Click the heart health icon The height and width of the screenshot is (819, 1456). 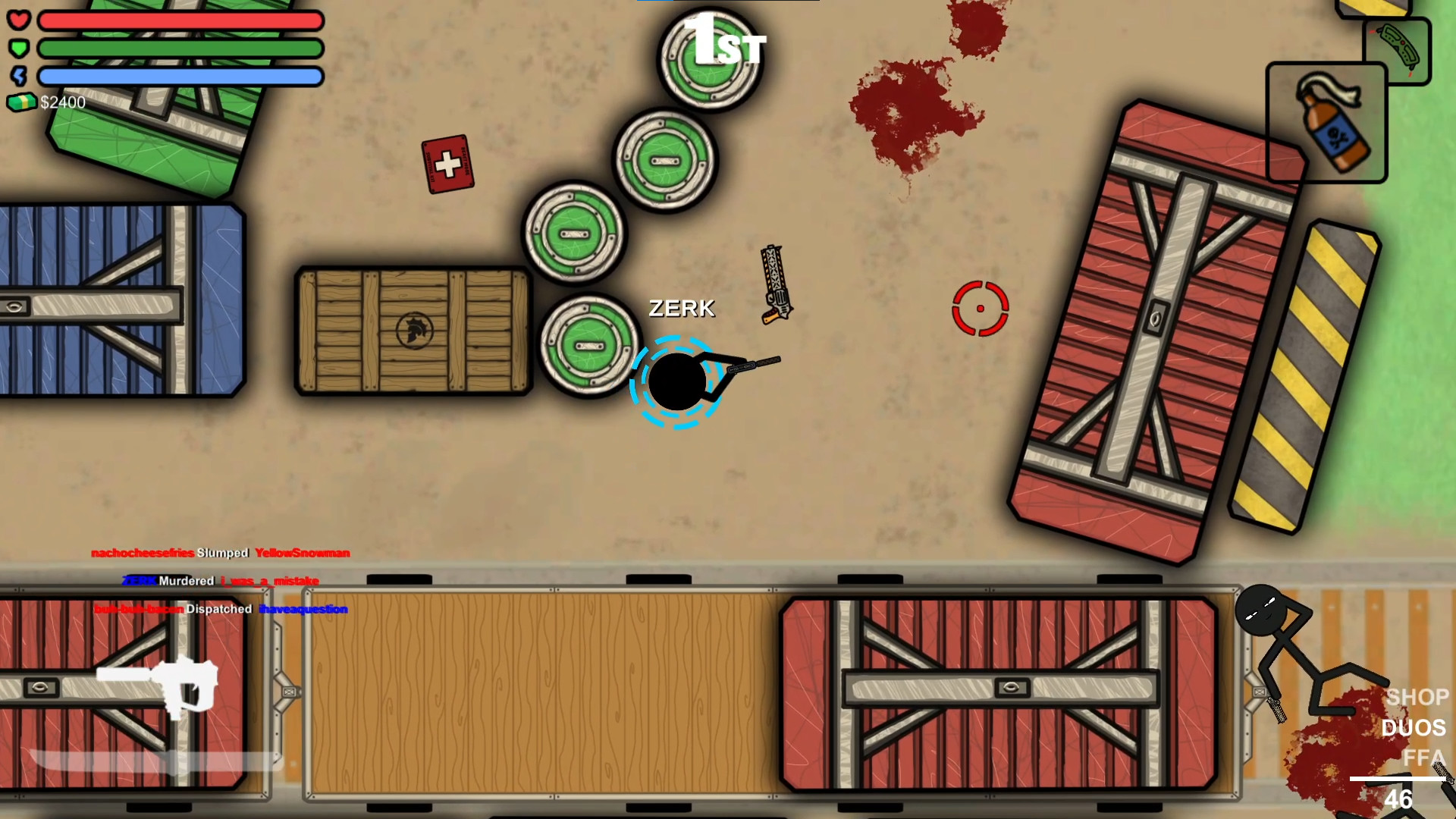20,20
